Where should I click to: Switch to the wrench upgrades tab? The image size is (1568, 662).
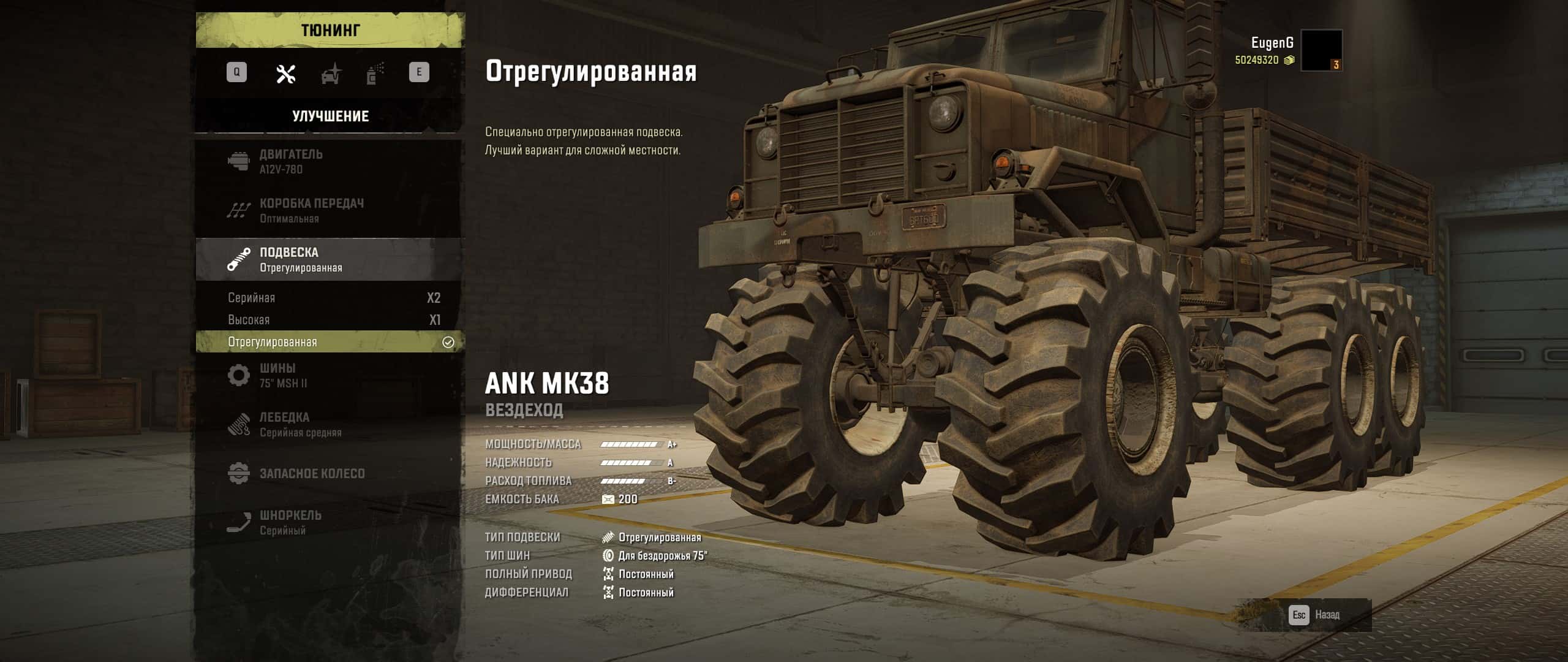[x=286, y=74]
